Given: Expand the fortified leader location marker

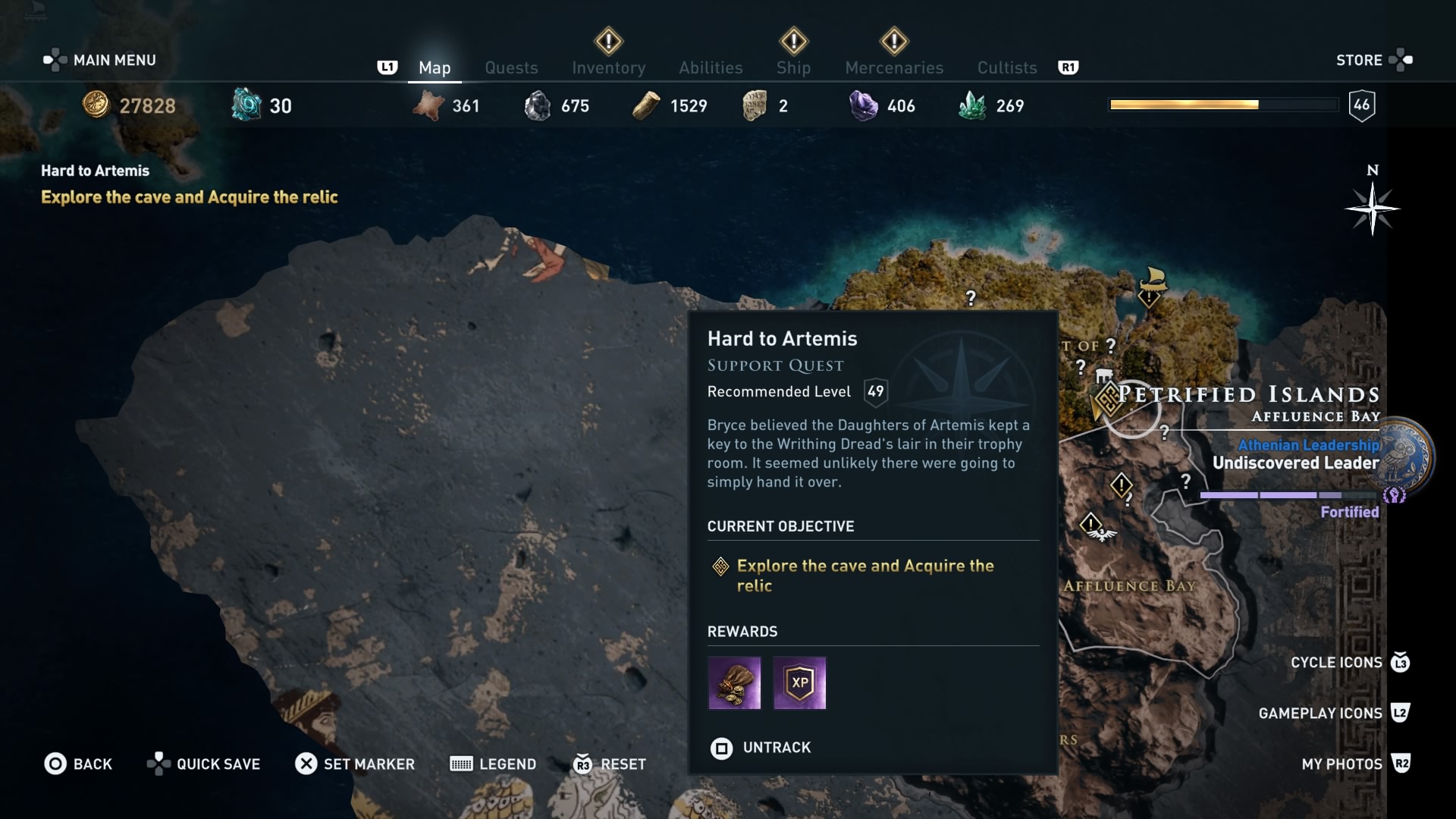Looking at the screenshot, I should coord(1394,495).
